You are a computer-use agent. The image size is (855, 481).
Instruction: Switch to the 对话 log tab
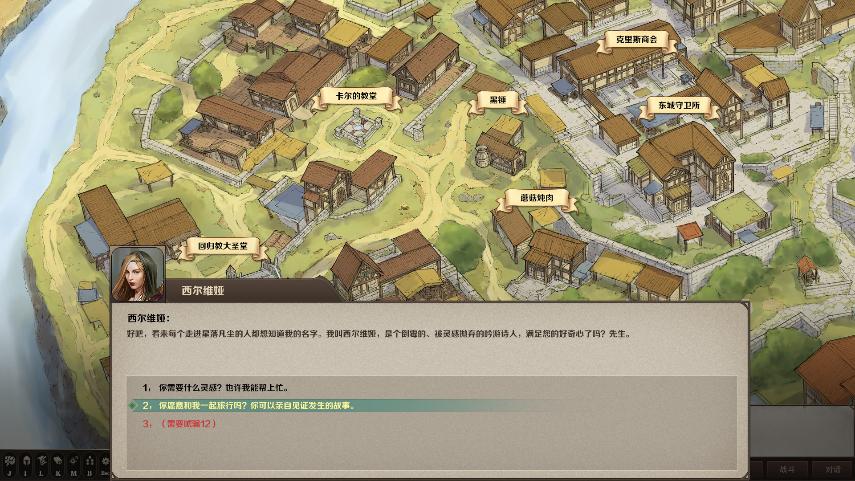pyautogui.click(x=832, y=468)
